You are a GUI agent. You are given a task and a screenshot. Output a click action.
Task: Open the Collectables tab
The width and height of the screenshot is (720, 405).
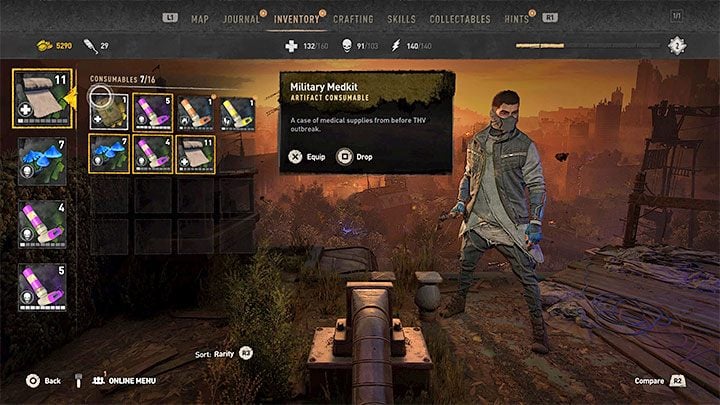(x=459, y=19)
